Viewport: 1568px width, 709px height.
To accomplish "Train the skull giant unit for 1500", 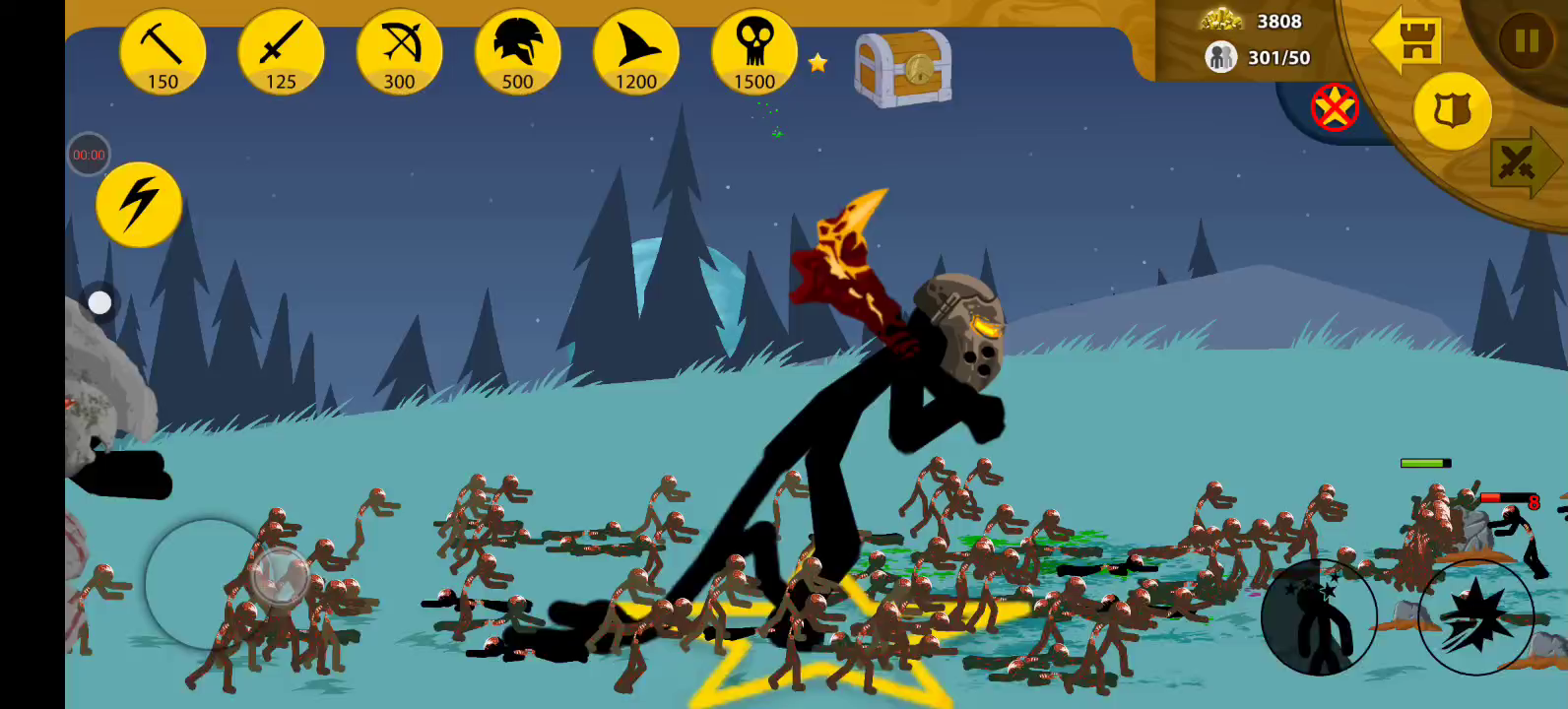I will pos(754,53).
